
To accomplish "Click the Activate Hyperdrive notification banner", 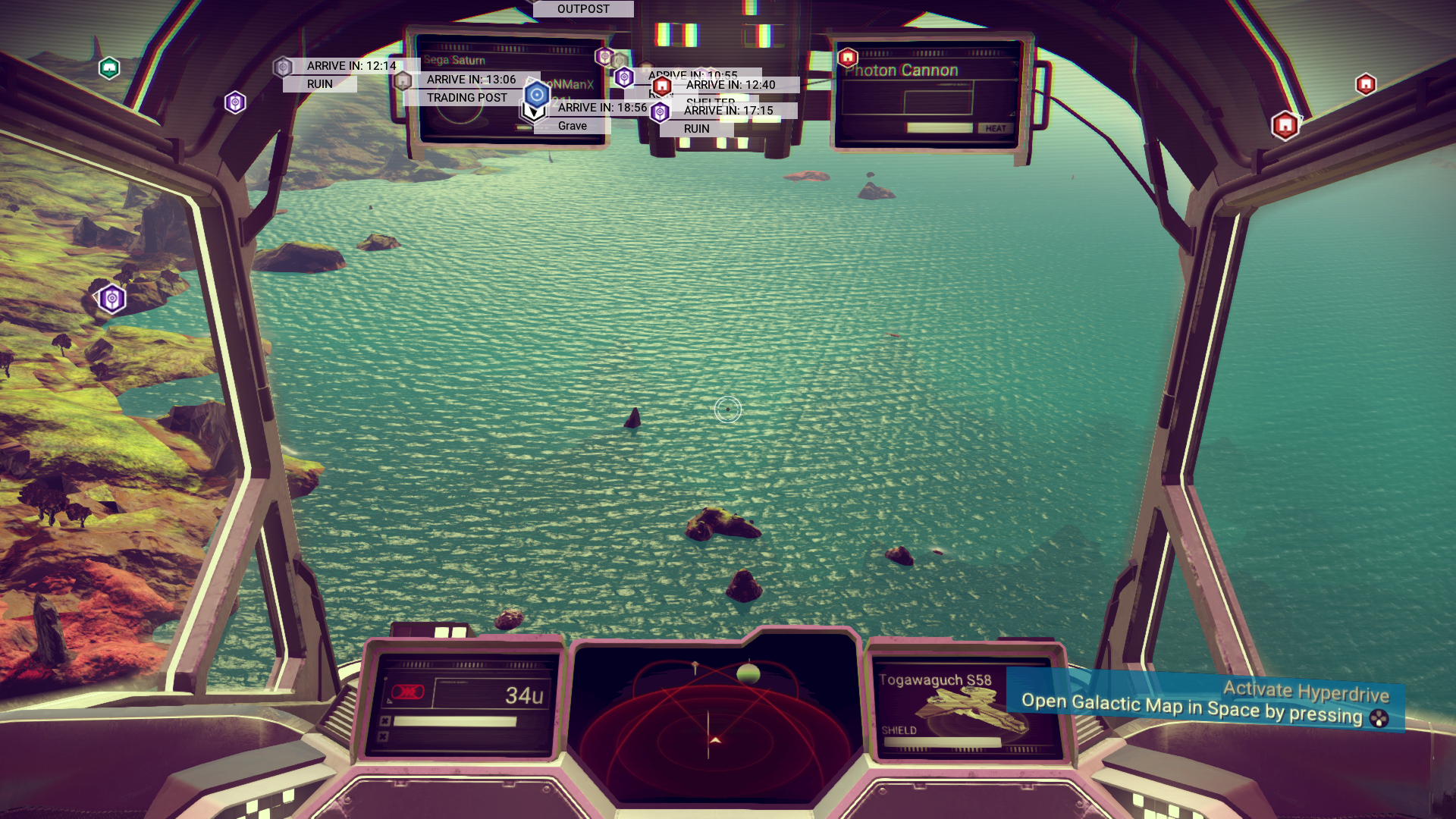I will coord(1206,703).
